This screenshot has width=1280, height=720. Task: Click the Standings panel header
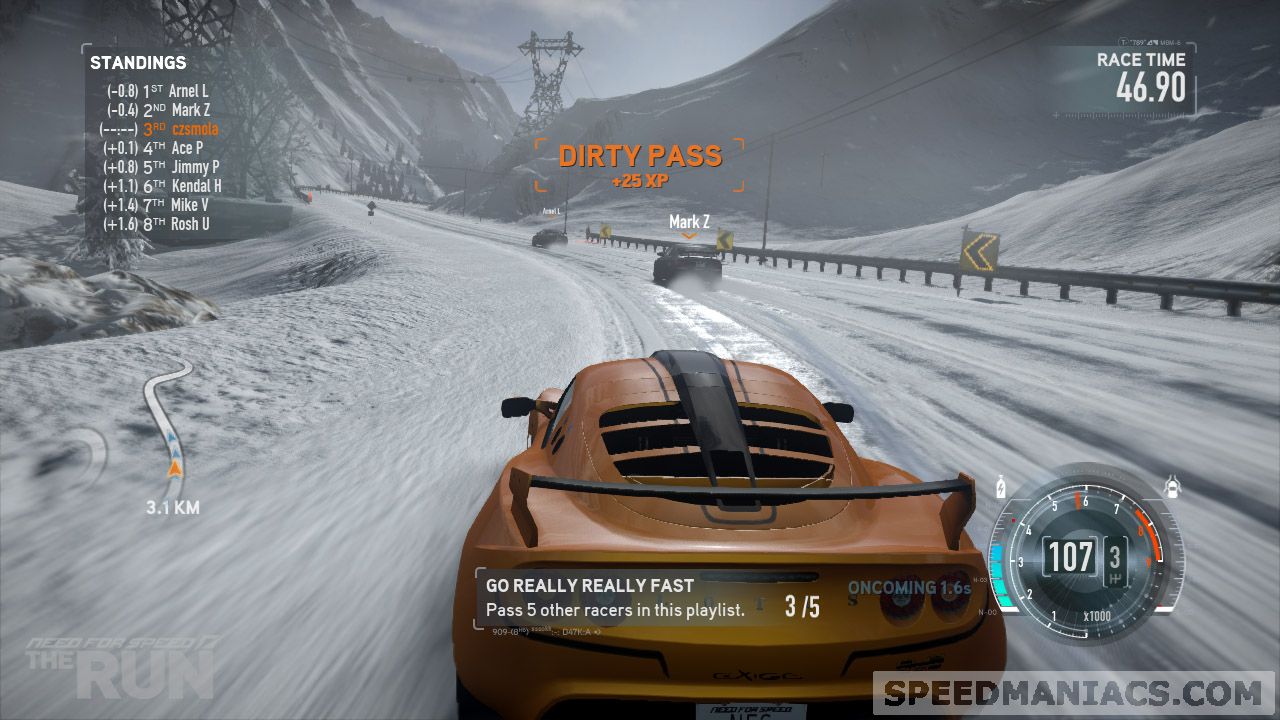[138, 63]
